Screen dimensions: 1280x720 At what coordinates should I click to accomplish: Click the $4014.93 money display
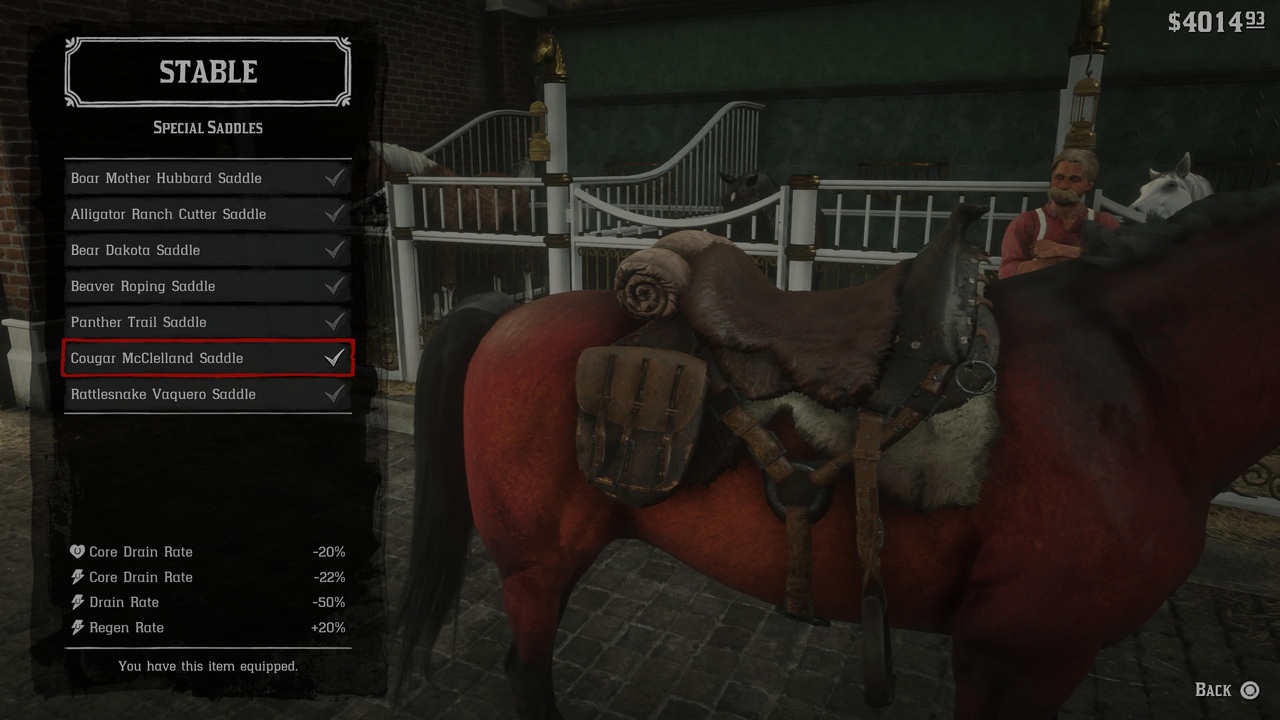(1213, 18)
